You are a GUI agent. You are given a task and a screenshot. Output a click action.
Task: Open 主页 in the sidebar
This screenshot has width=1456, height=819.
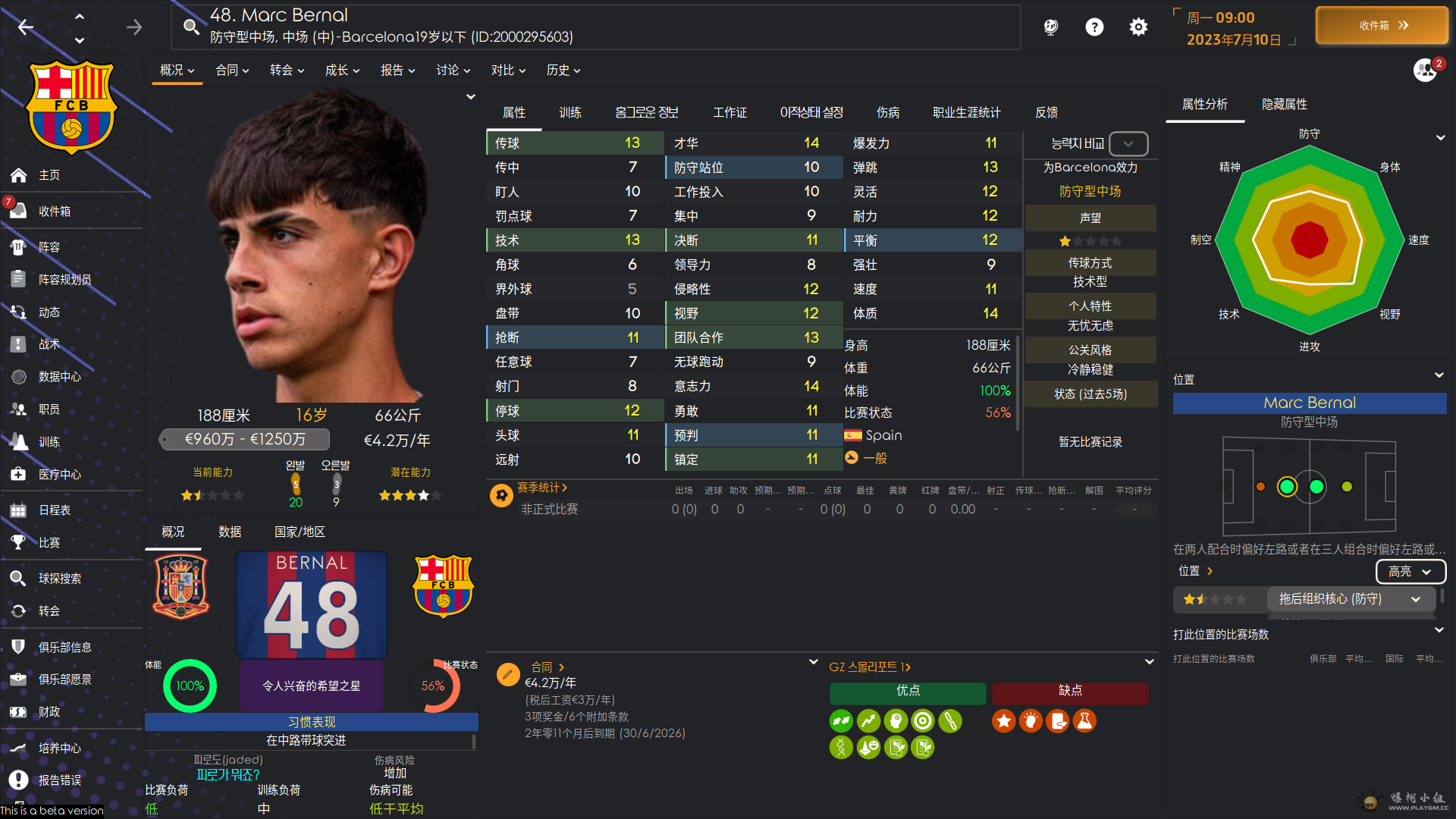[x=49, y=175]
